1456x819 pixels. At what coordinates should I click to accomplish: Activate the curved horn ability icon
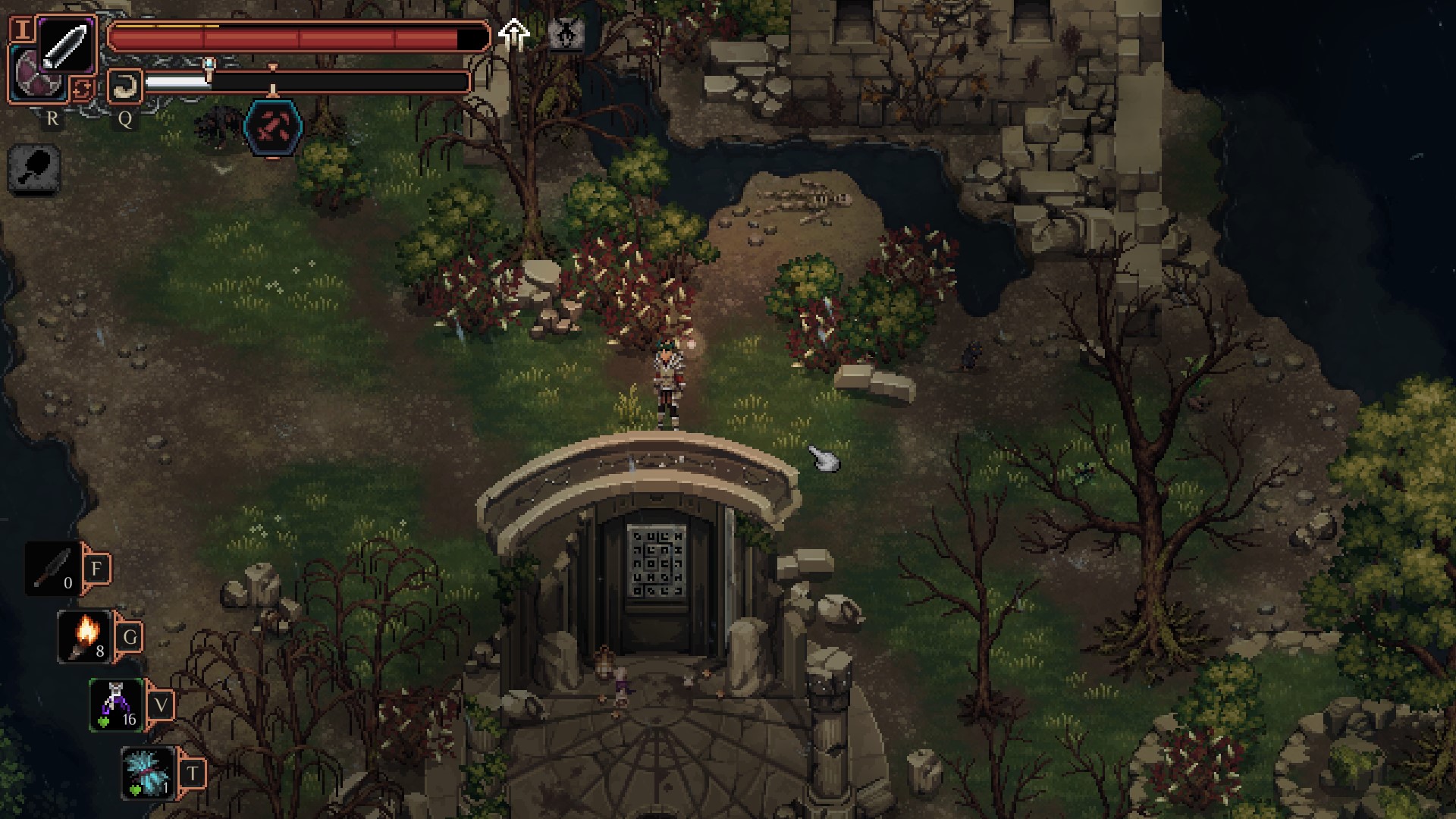point(124,86)
